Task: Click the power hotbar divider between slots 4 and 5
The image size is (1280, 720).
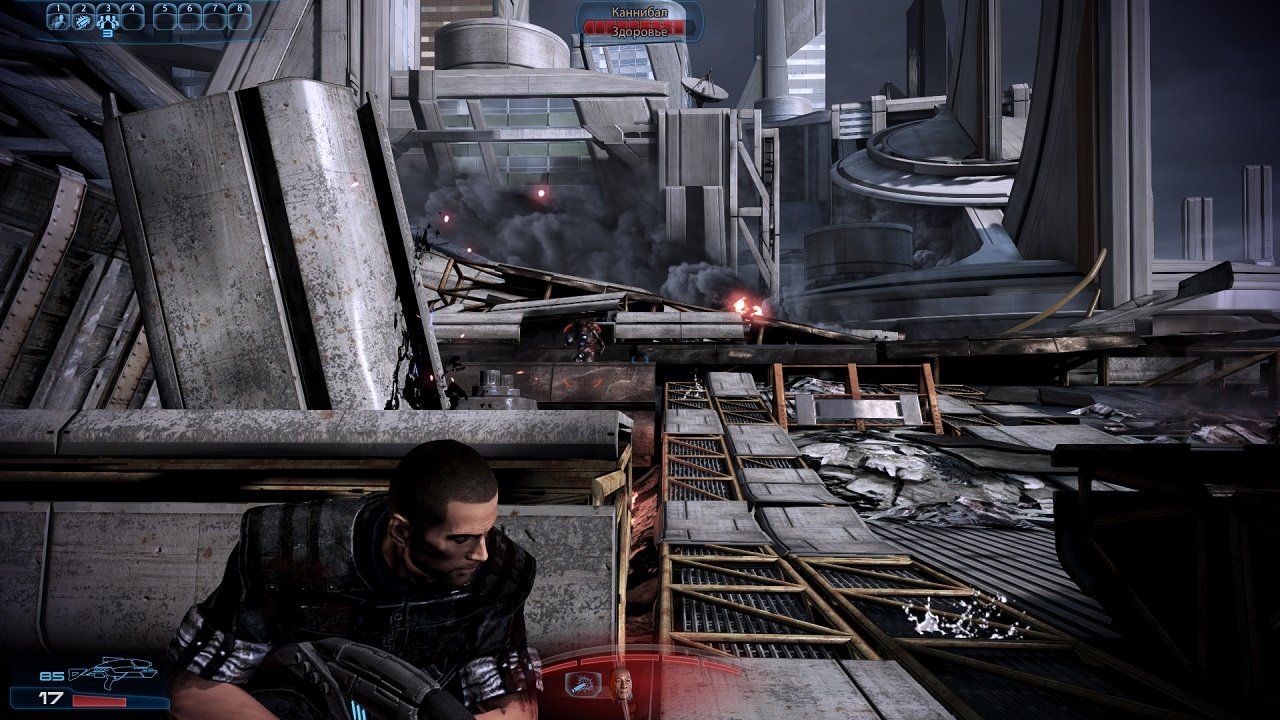Action: [150, 18]
